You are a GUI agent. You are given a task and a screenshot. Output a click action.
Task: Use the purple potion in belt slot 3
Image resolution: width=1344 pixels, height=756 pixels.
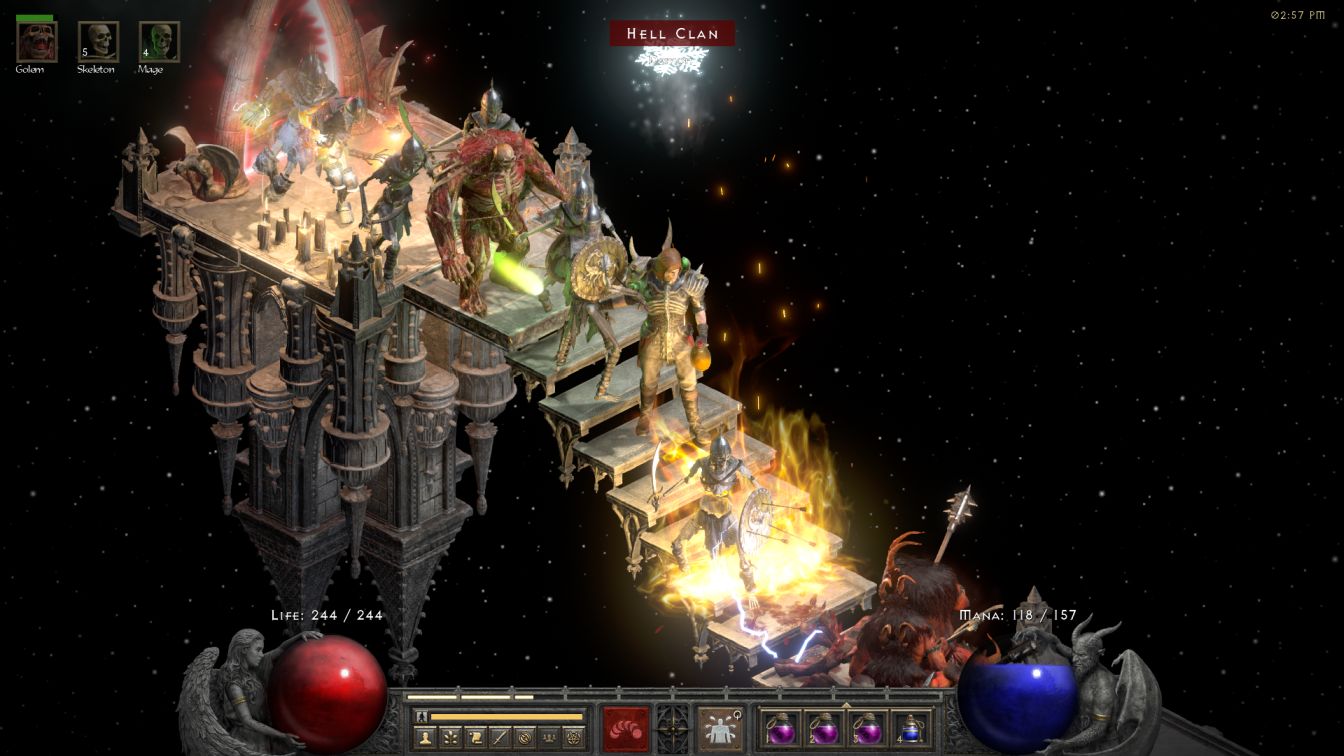(x=866, y=728)
